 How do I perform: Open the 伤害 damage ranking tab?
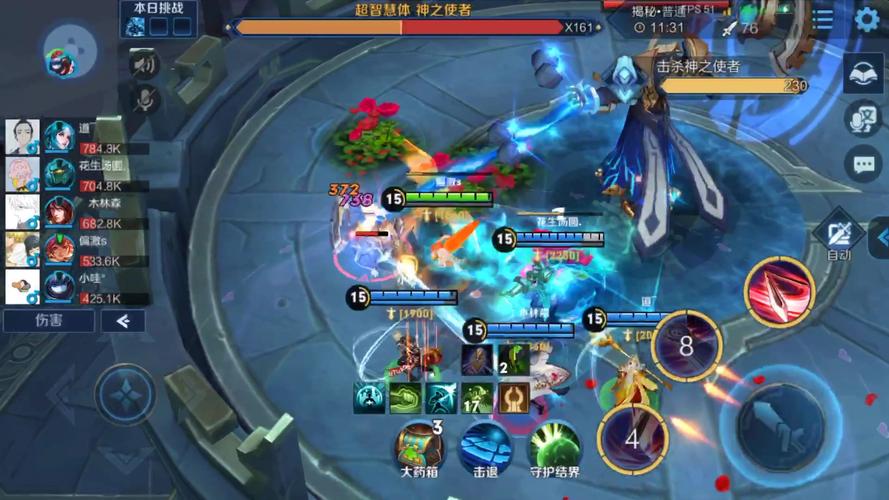tap(48, 321)
